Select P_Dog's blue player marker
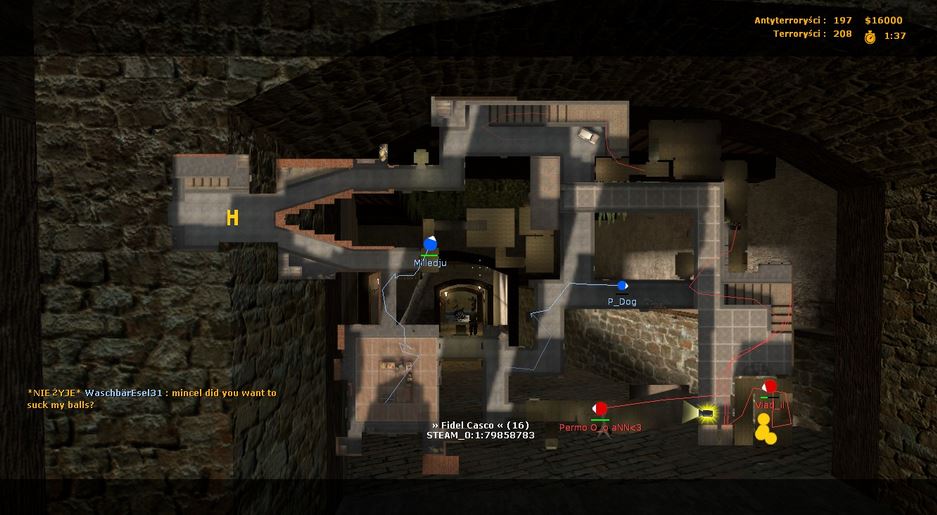 (622, 286)
